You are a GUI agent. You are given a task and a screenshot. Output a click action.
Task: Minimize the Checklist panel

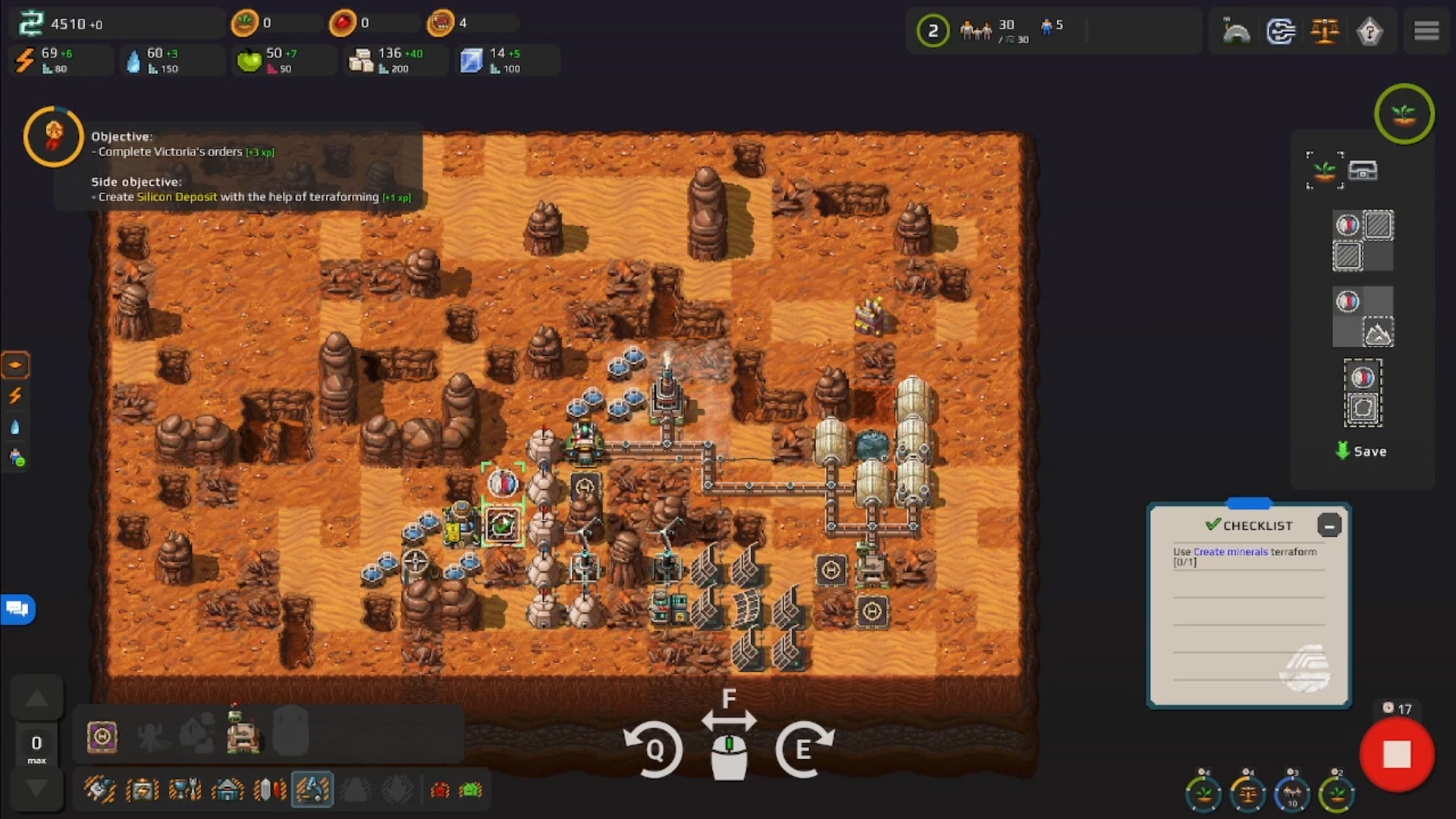pyautogui.click(x=1329, y=526)
